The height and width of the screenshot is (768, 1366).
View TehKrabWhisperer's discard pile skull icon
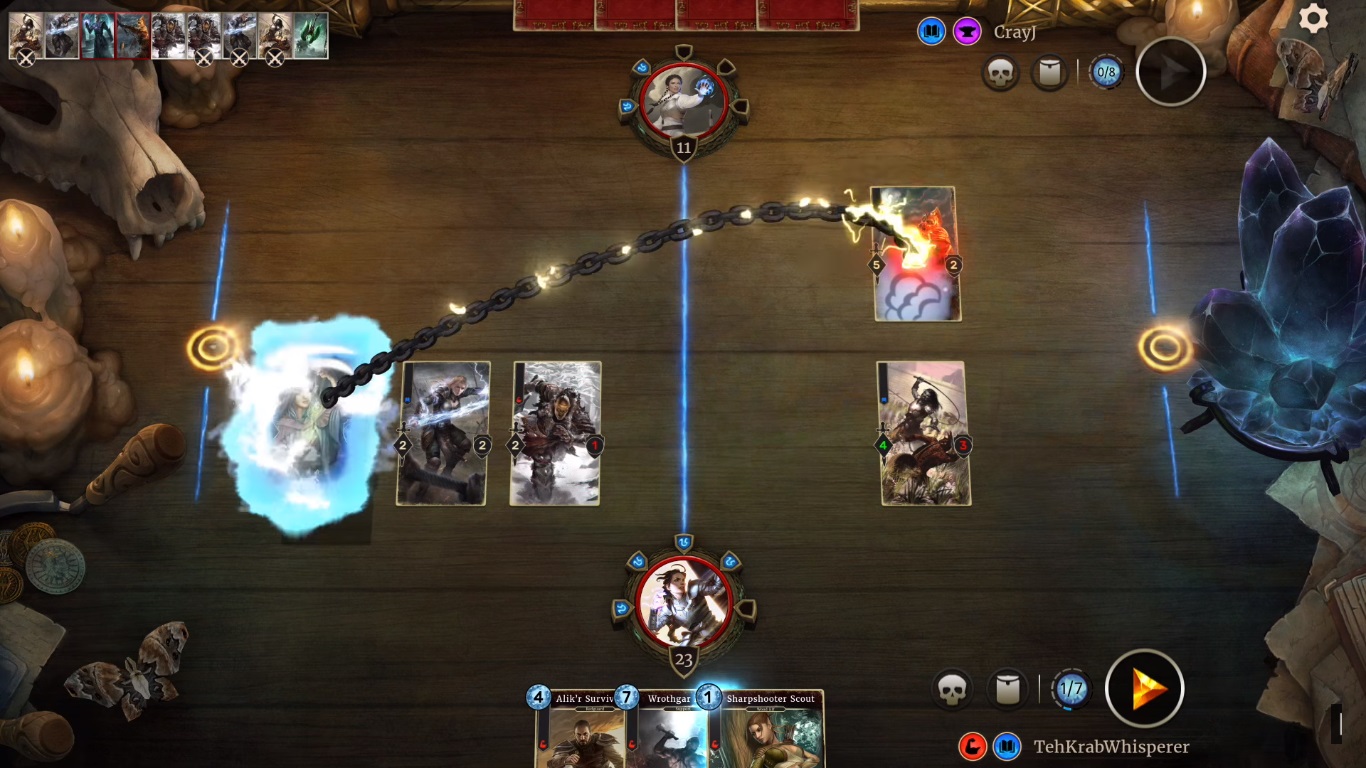pos(952,689)
